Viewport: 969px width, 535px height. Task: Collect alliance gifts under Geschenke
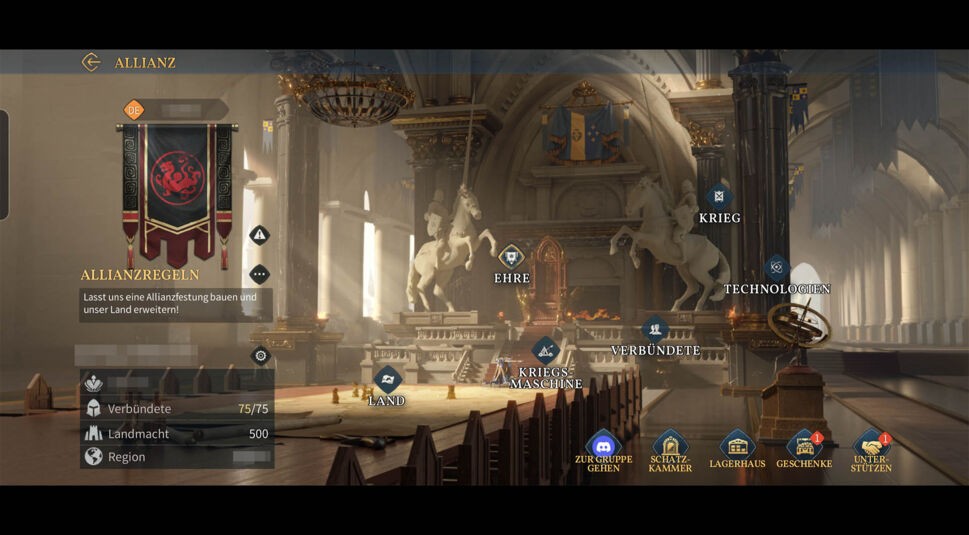point(804,446)
